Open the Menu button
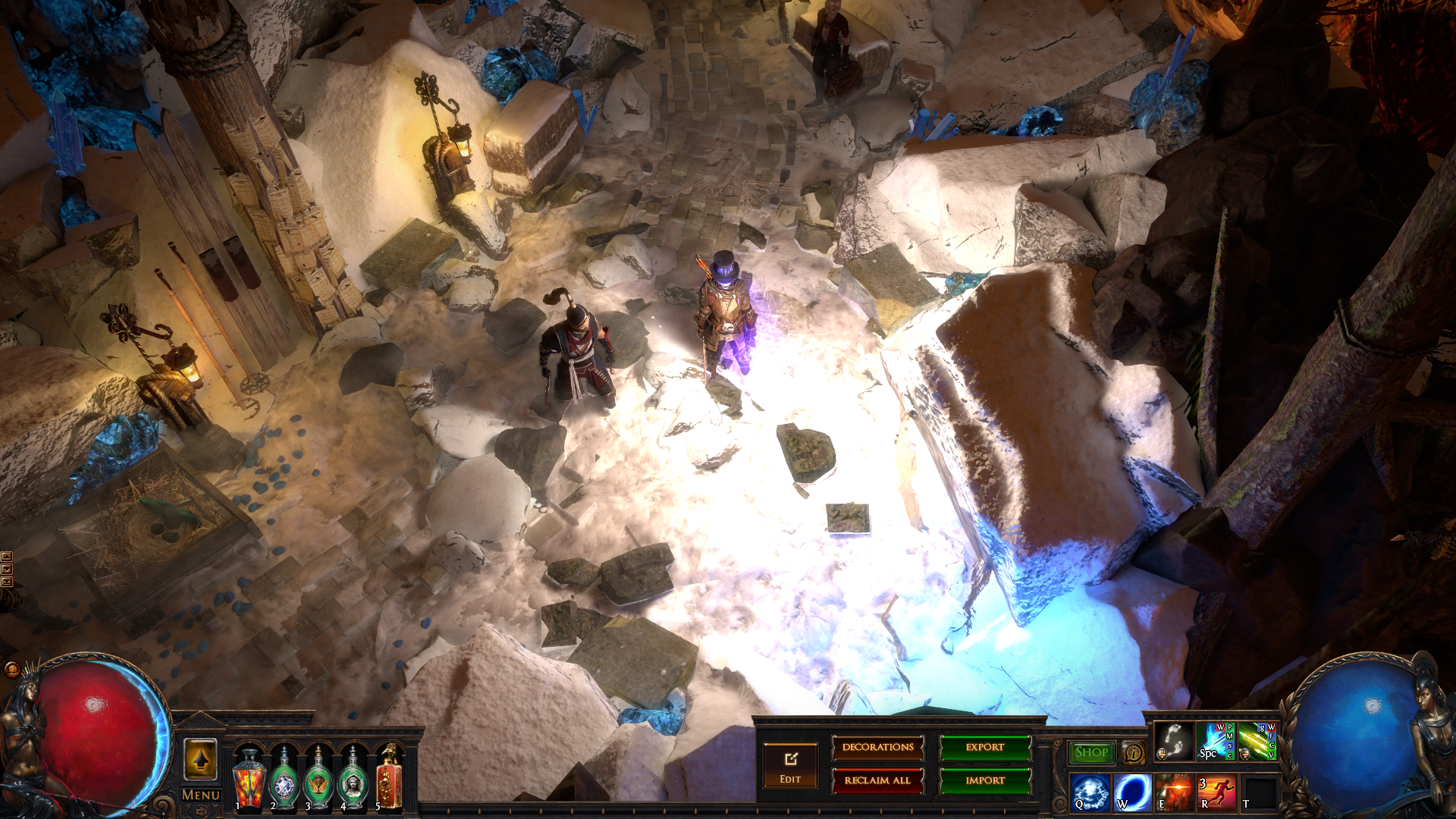Image resolution: width=1456 pixels, height=819 pixels. click(x=201, y=795)
